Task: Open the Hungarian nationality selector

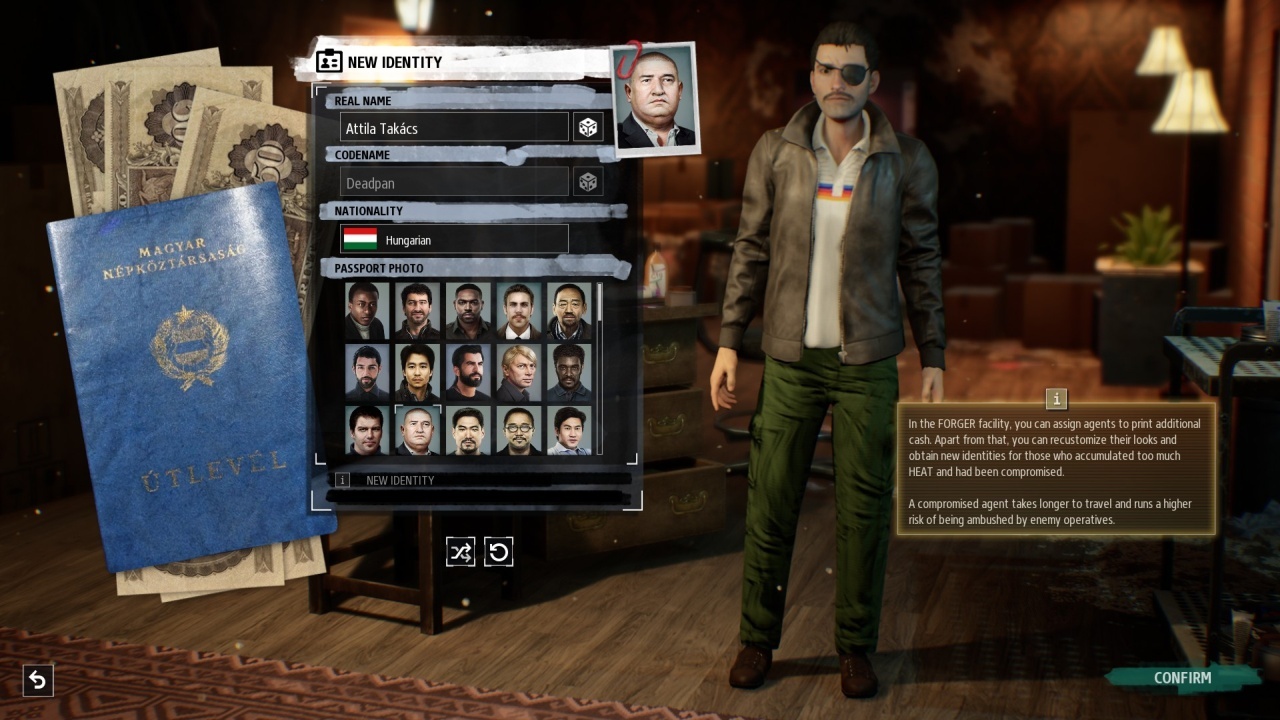Action: tap(454, 239)
